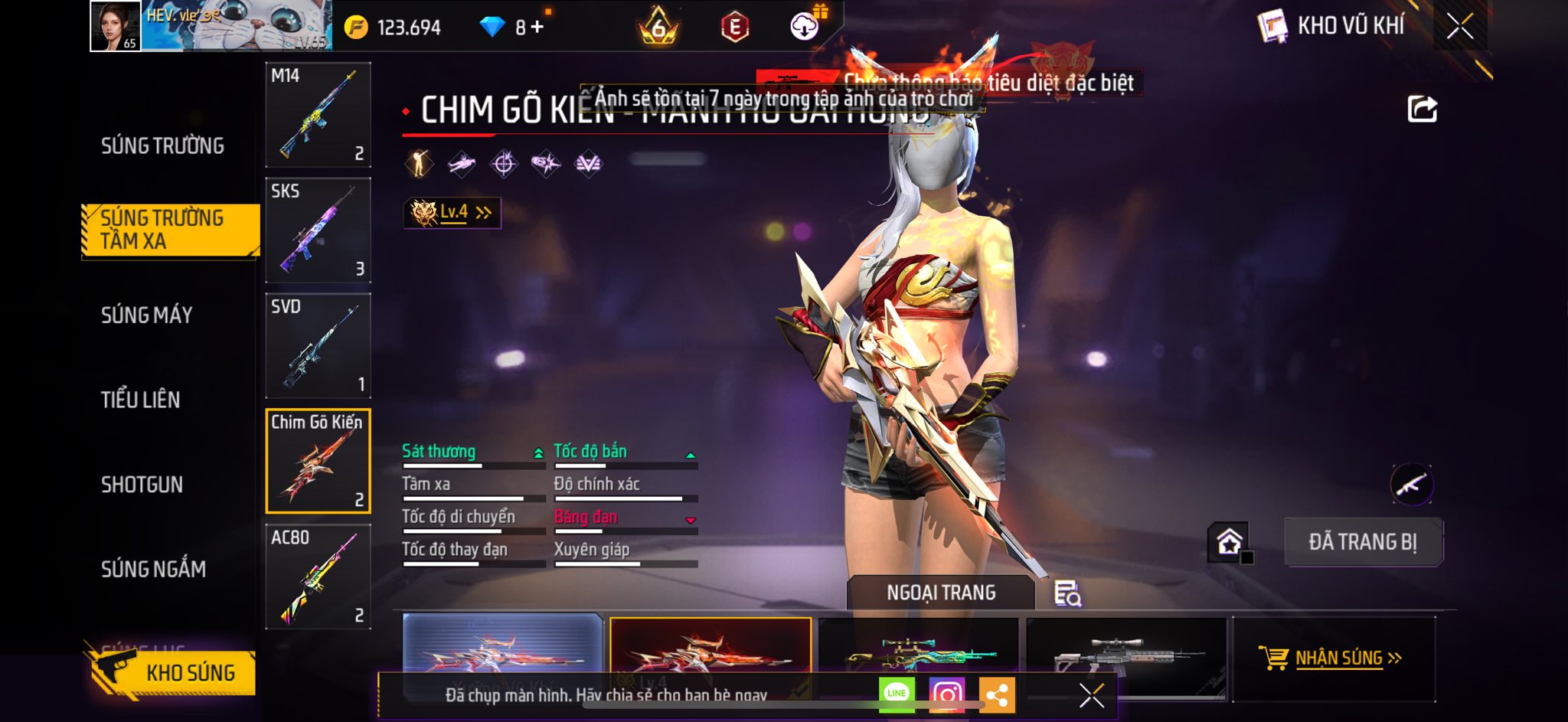1568x722 pixels.
Task: Show the Shotgun weapon list
Action: (x=142, y=485)
